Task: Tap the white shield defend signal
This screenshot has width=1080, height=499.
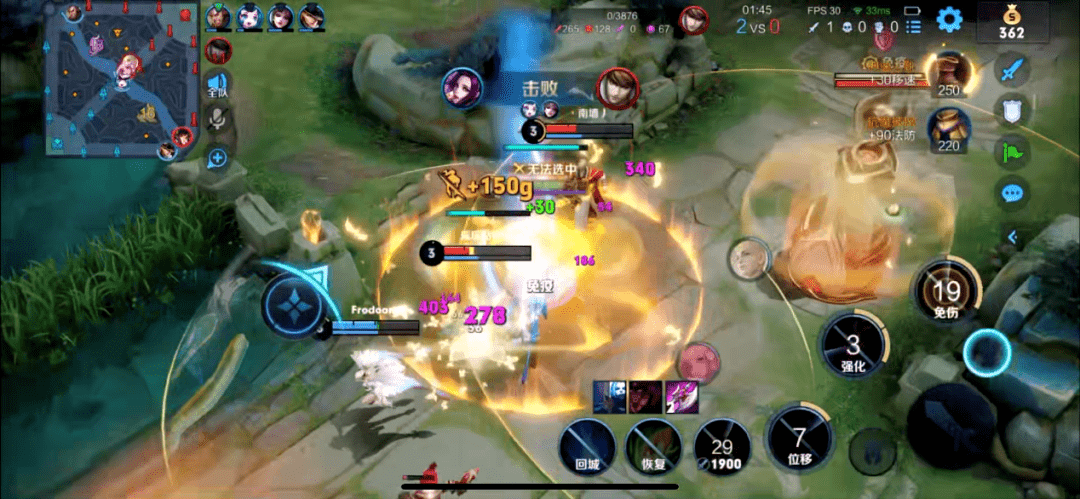Action: coord(1012,110)
